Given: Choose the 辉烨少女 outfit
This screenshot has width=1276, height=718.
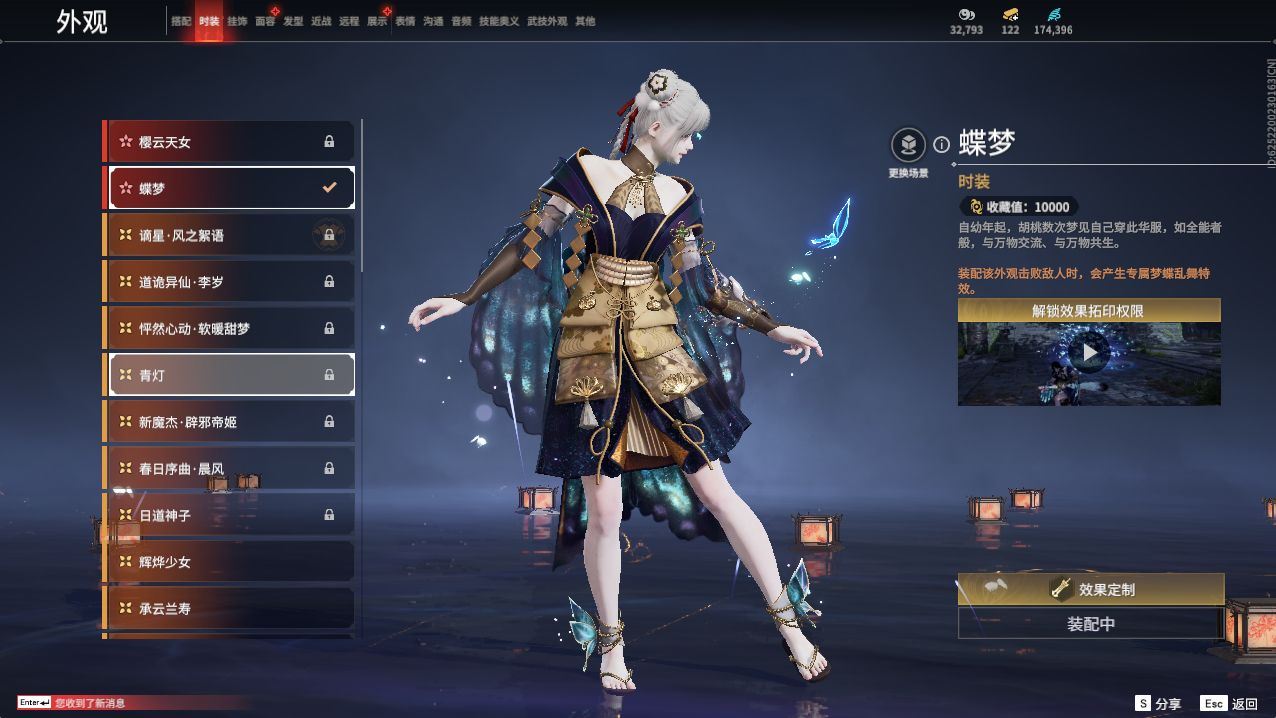Looking at the screenshot, I should [x=230, y=562].
